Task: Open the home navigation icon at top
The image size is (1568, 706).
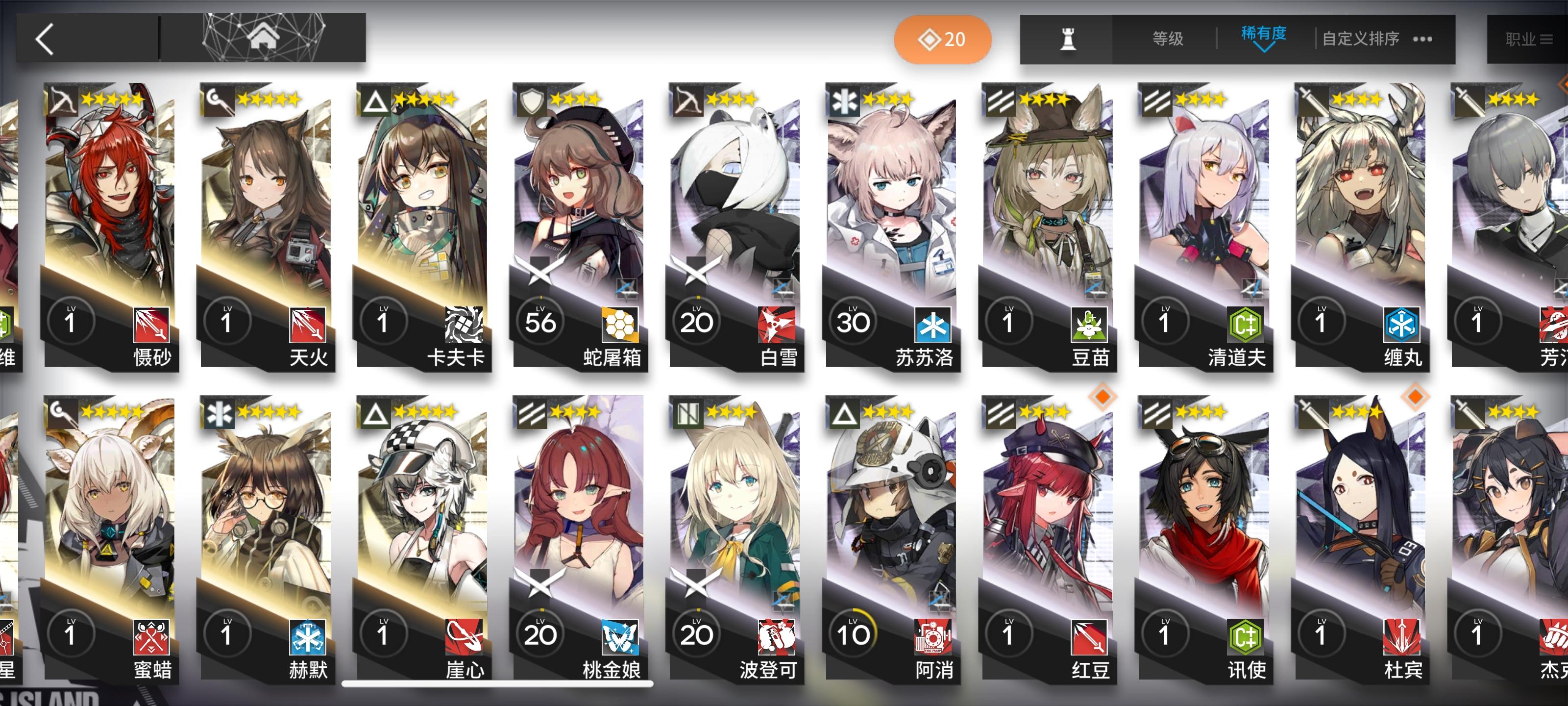Action: [263, 38]
